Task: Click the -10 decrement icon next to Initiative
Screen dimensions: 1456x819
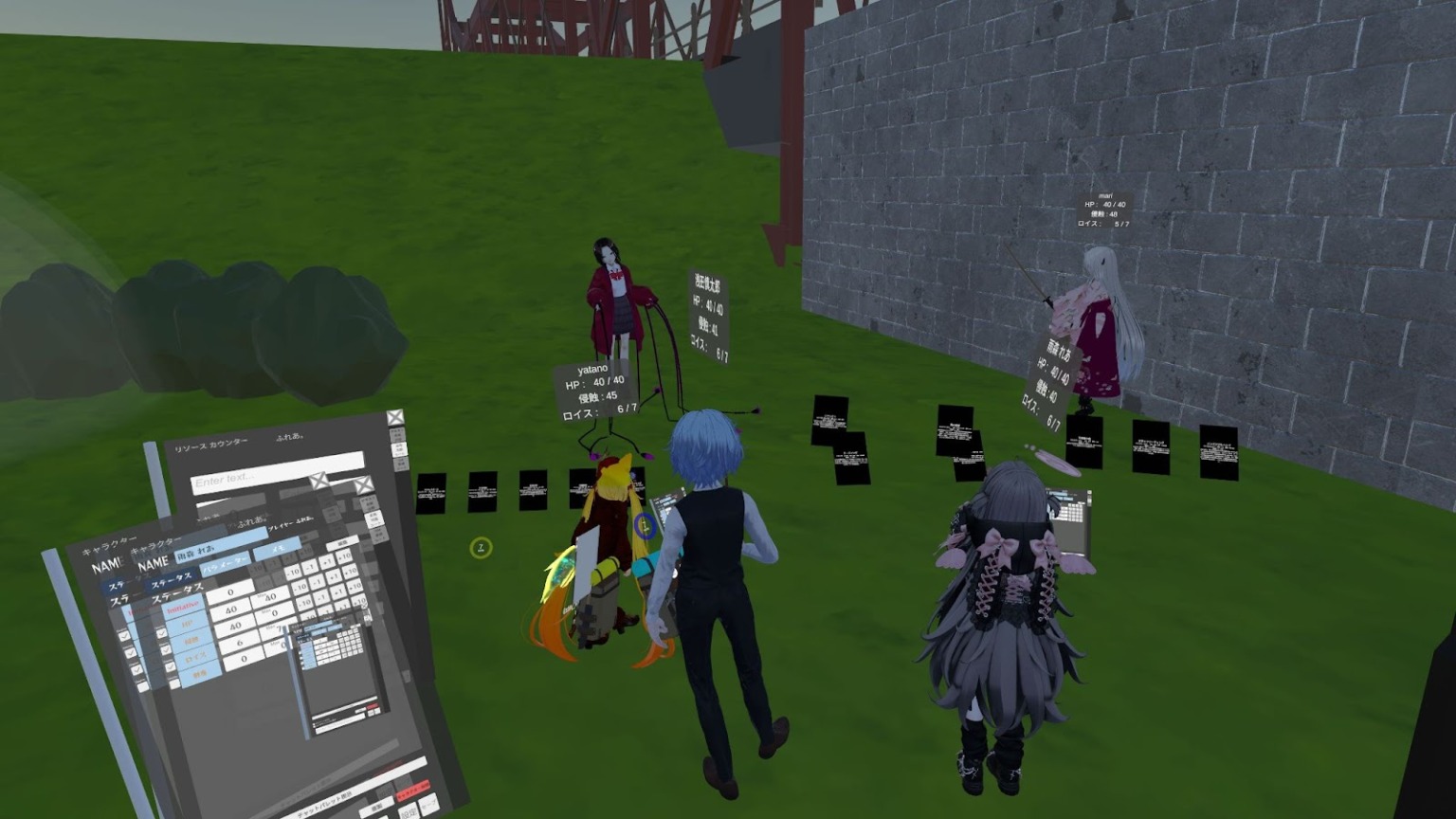Action: pyautogui.click(x=294, y=572)
